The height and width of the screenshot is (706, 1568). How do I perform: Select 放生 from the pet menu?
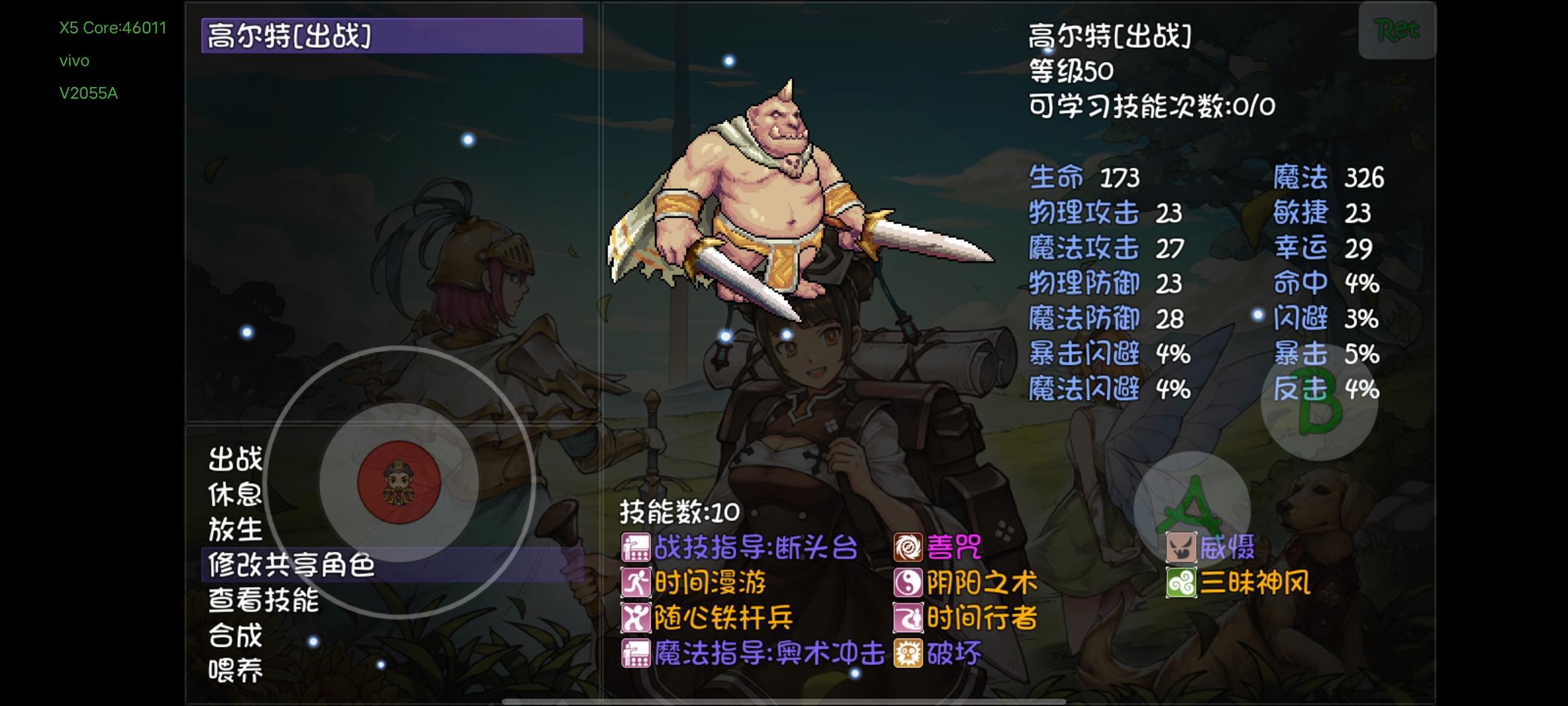[x=235, y=531]
